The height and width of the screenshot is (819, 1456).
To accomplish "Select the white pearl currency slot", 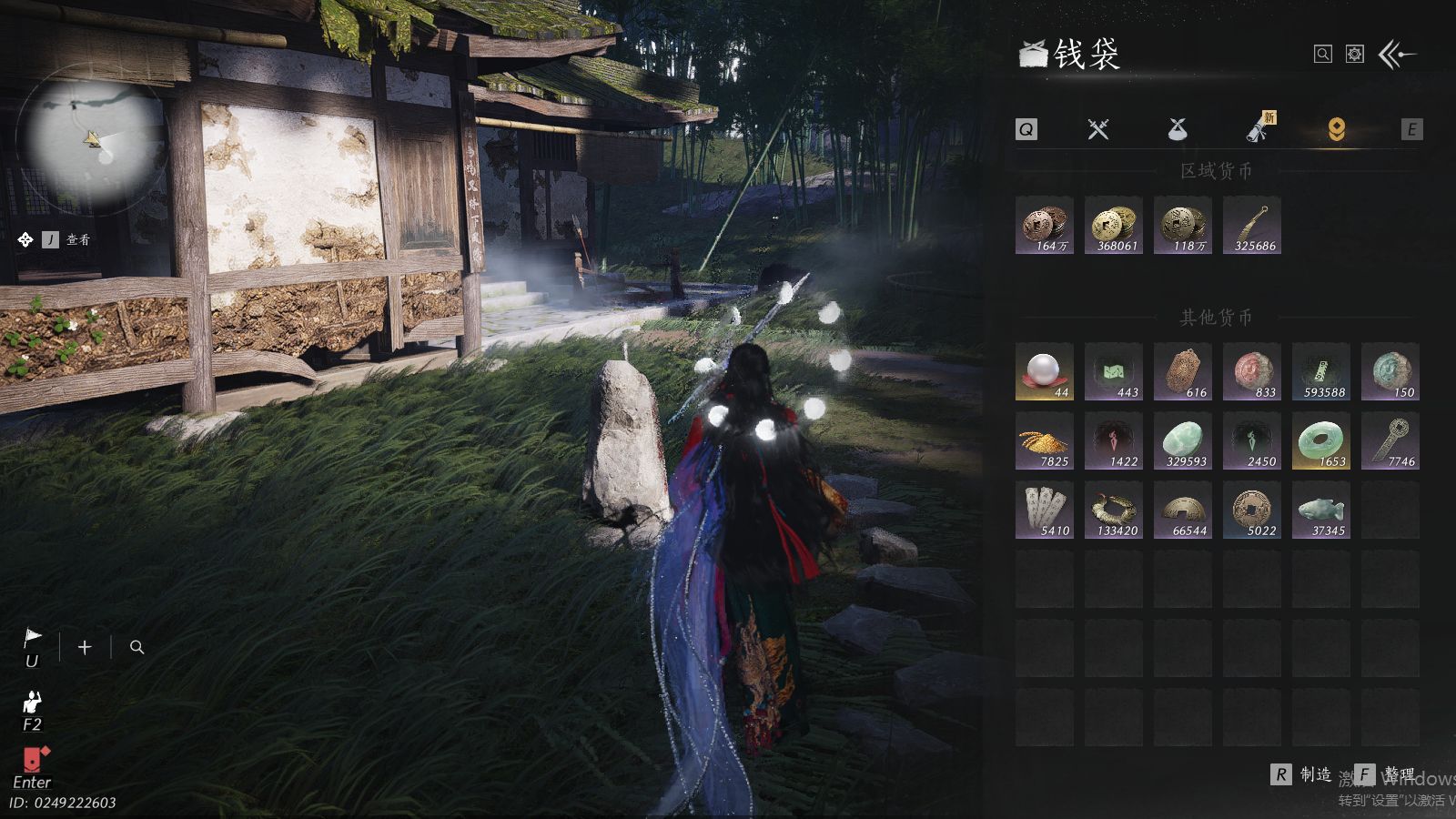I will 1045,371.
